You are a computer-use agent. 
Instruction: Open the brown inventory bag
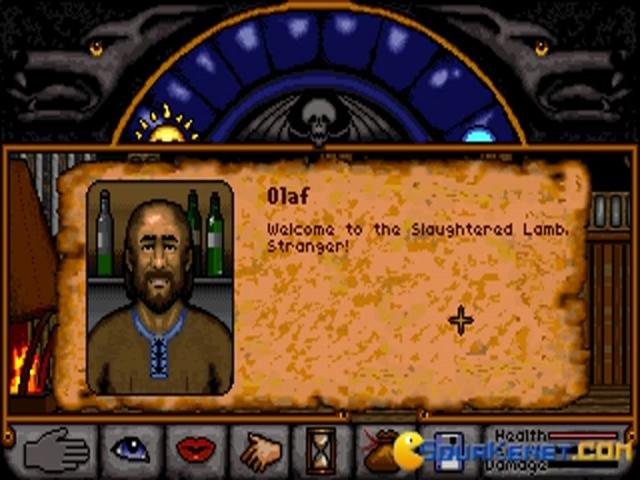click(x=381, y=451)
